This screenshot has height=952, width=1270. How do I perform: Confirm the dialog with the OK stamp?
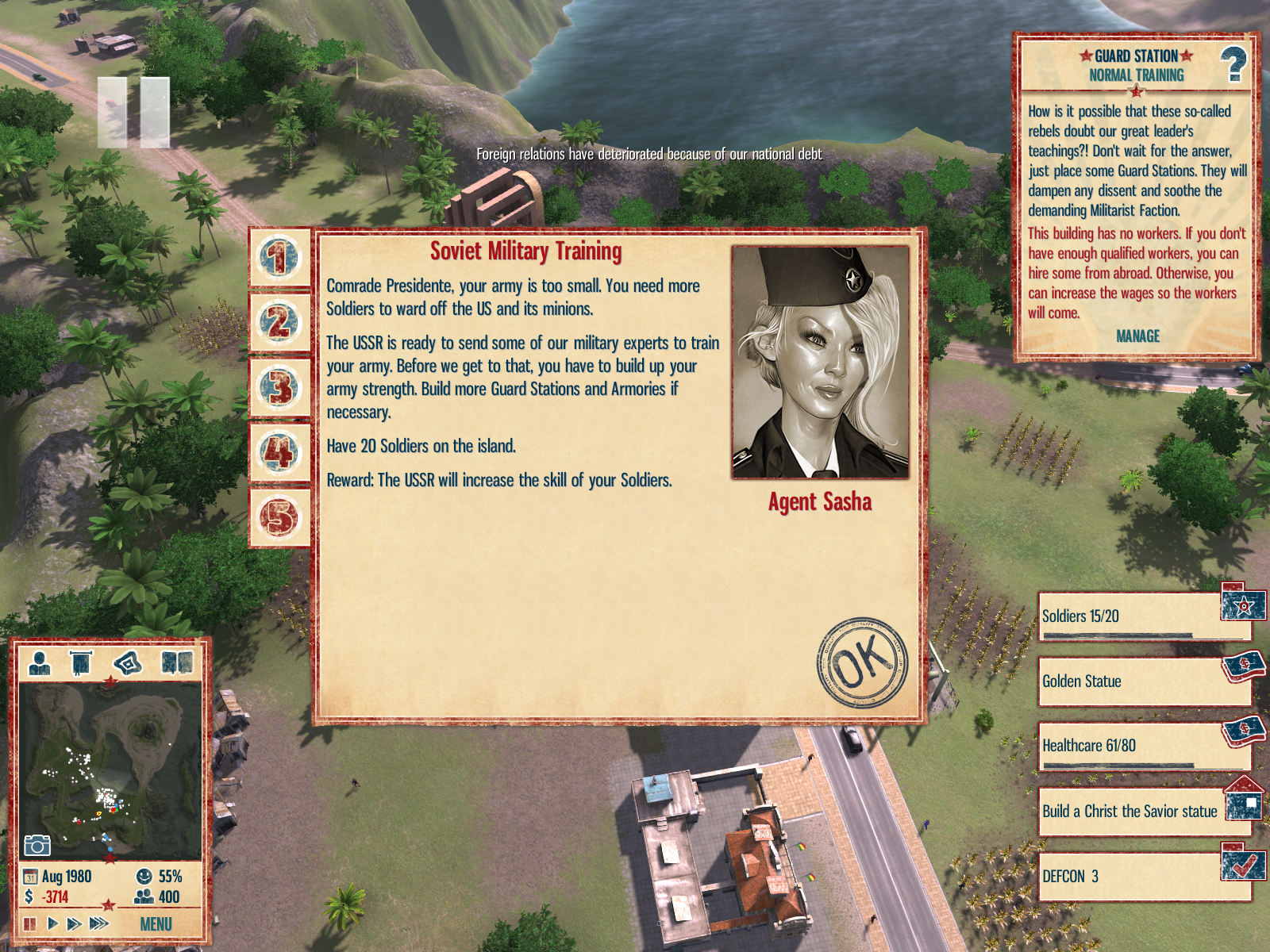(862, 662)
